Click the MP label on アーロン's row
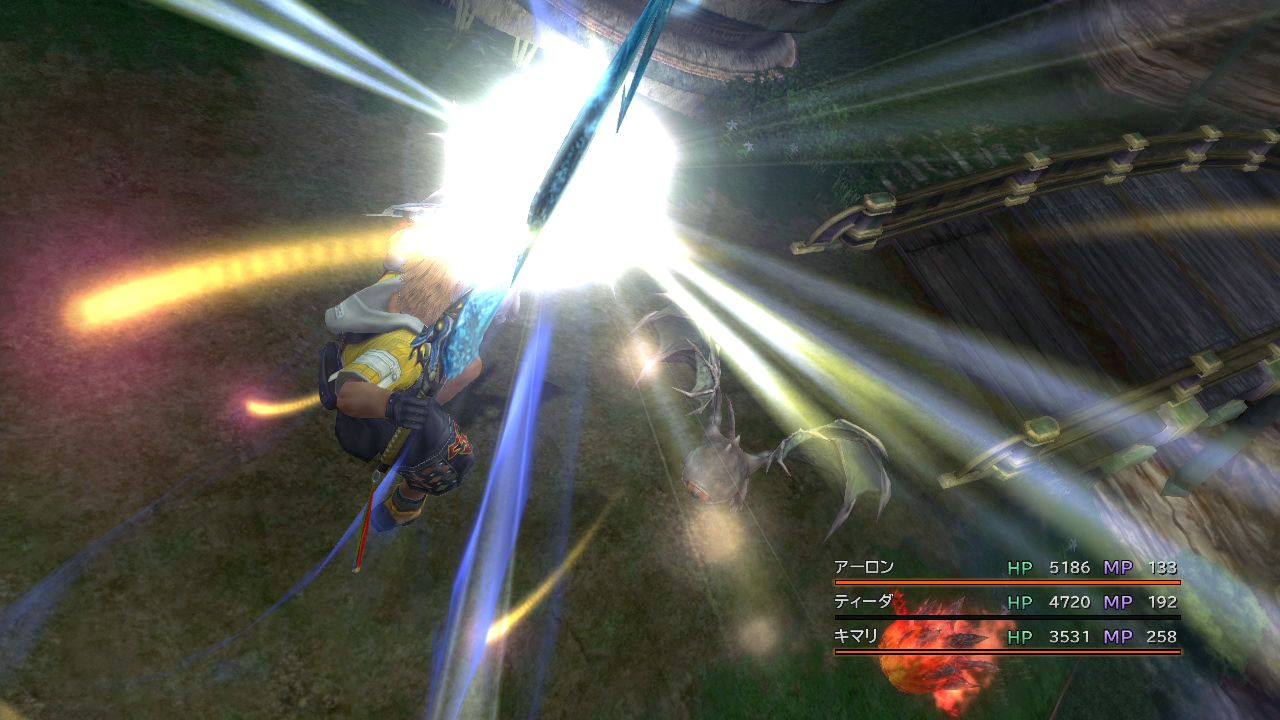The height and width of the screenshot is (720, 1280). pos(1119,565)
